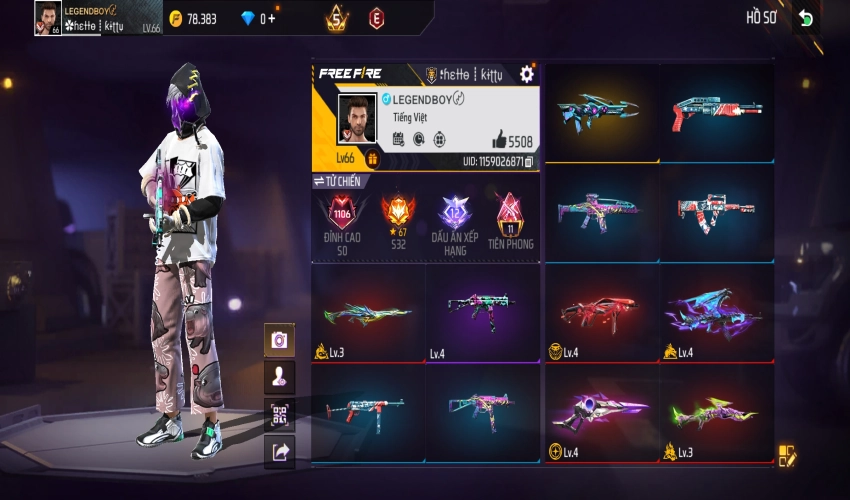The width and height of the screenshot is (850, 500).
Task: Go back using the return arrow
Action: 806,18
